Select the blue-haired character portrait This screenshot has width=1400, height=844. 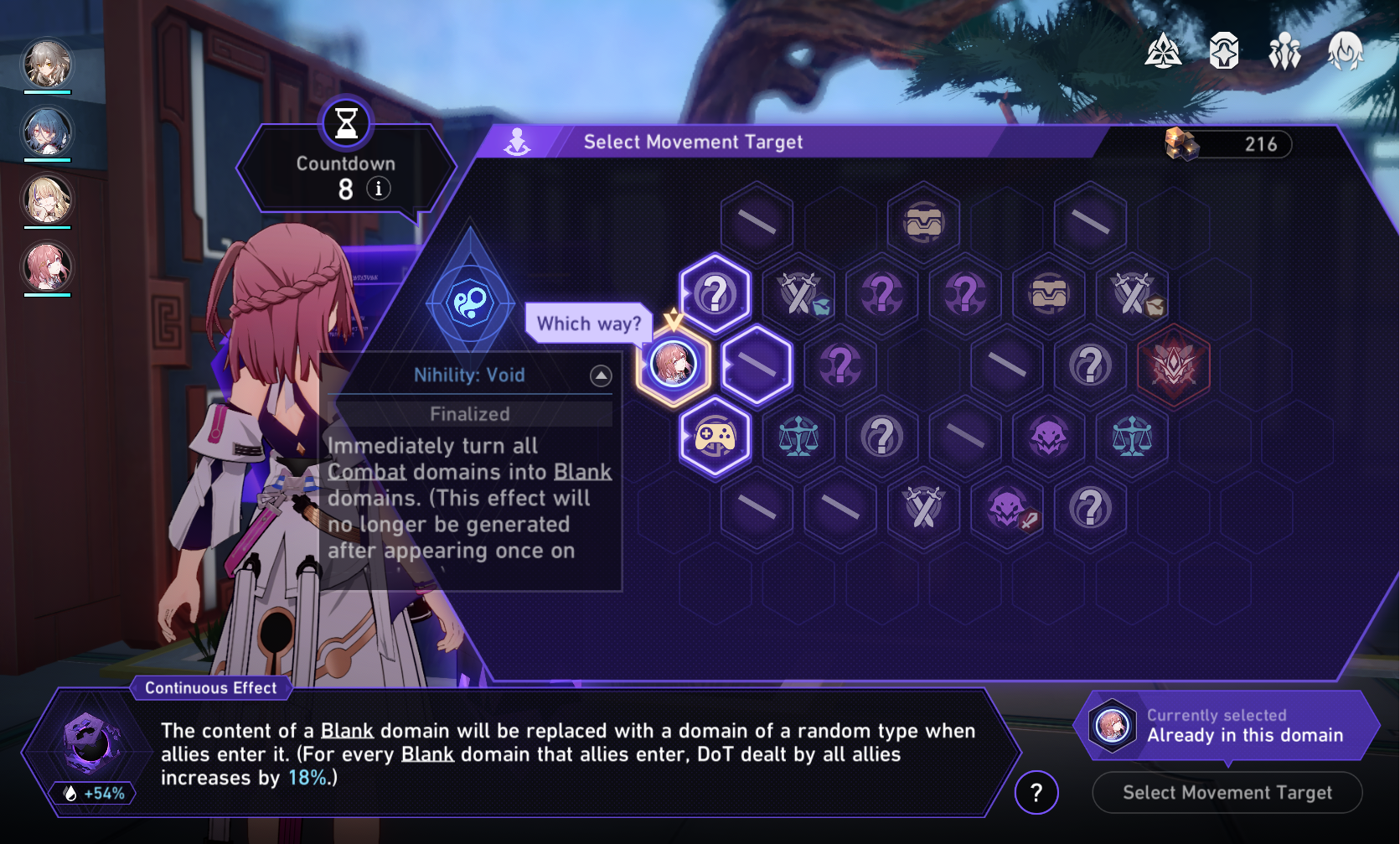(x=47, y=132)
